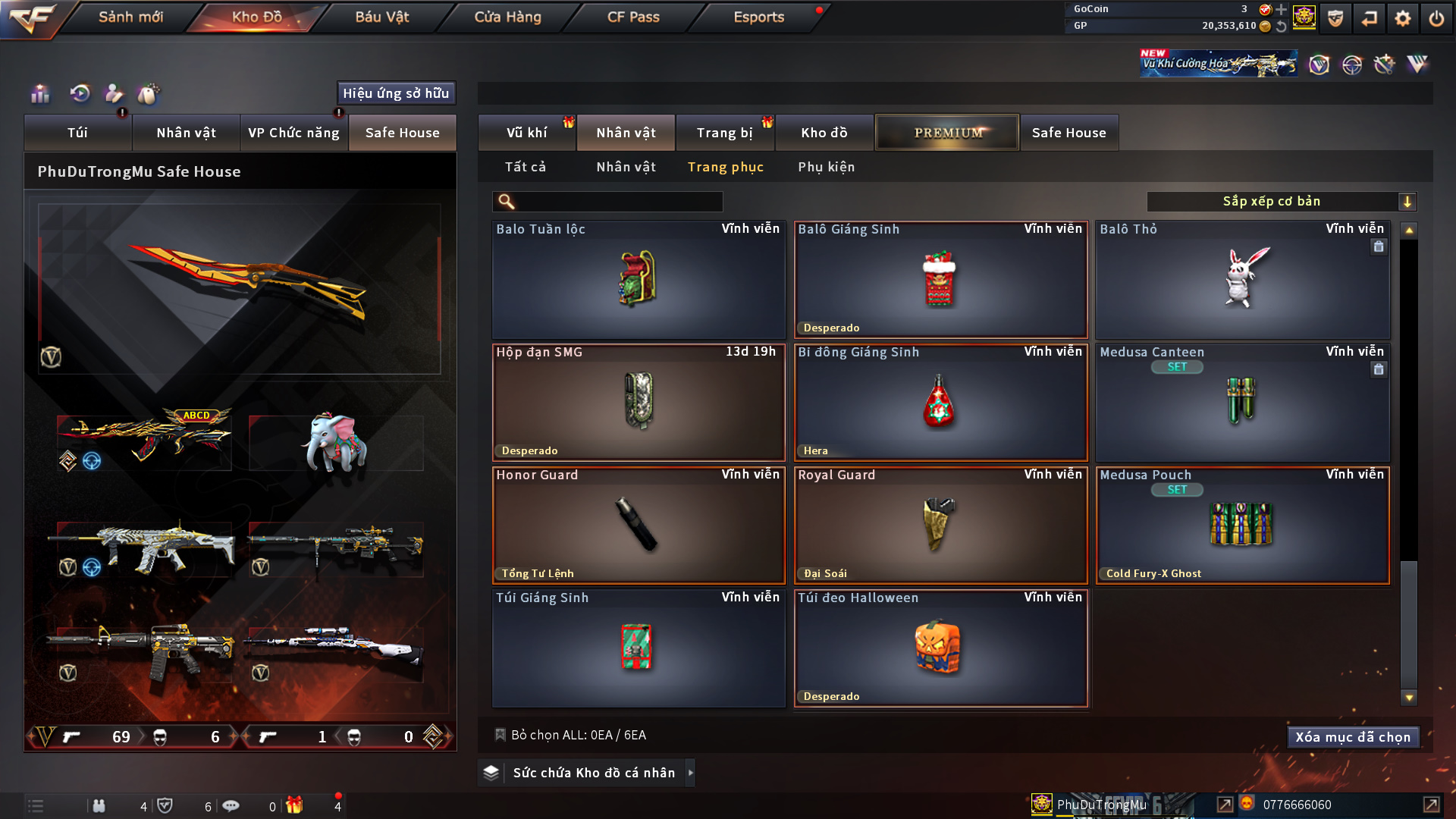
Task: Switch to the Trang bị tab
Action: click(724, 133)
